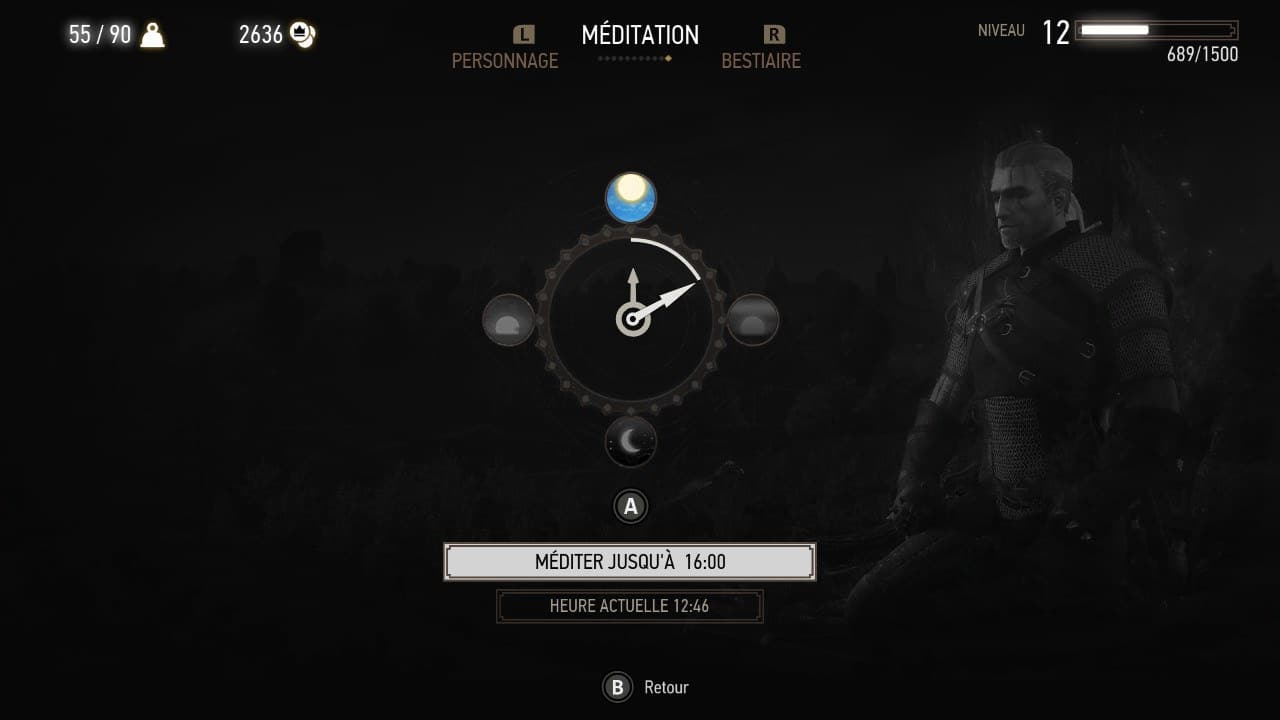Open the Bestiaire tab
This screenshot has height=720, width=1280.
tap(761, 60)
